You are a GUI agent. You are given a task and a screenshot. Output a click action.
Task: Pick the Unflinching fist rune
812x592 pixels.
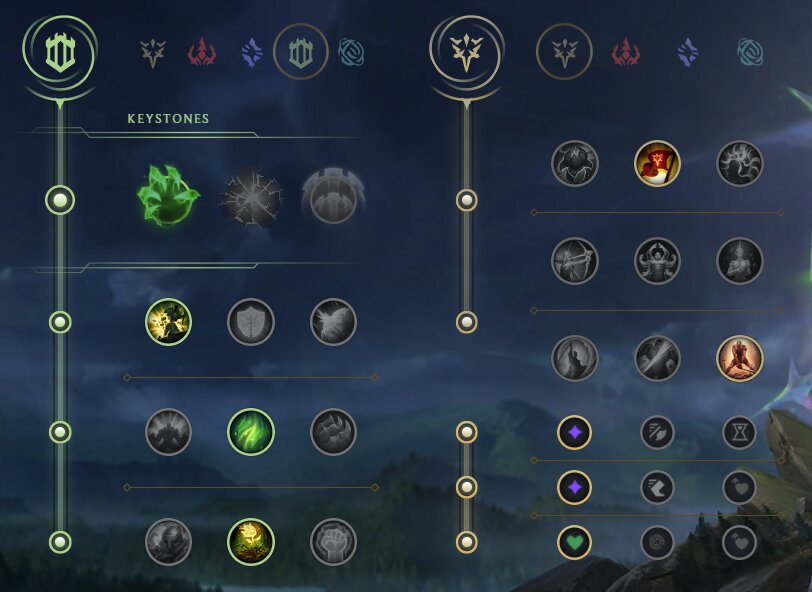coord(333,542)
